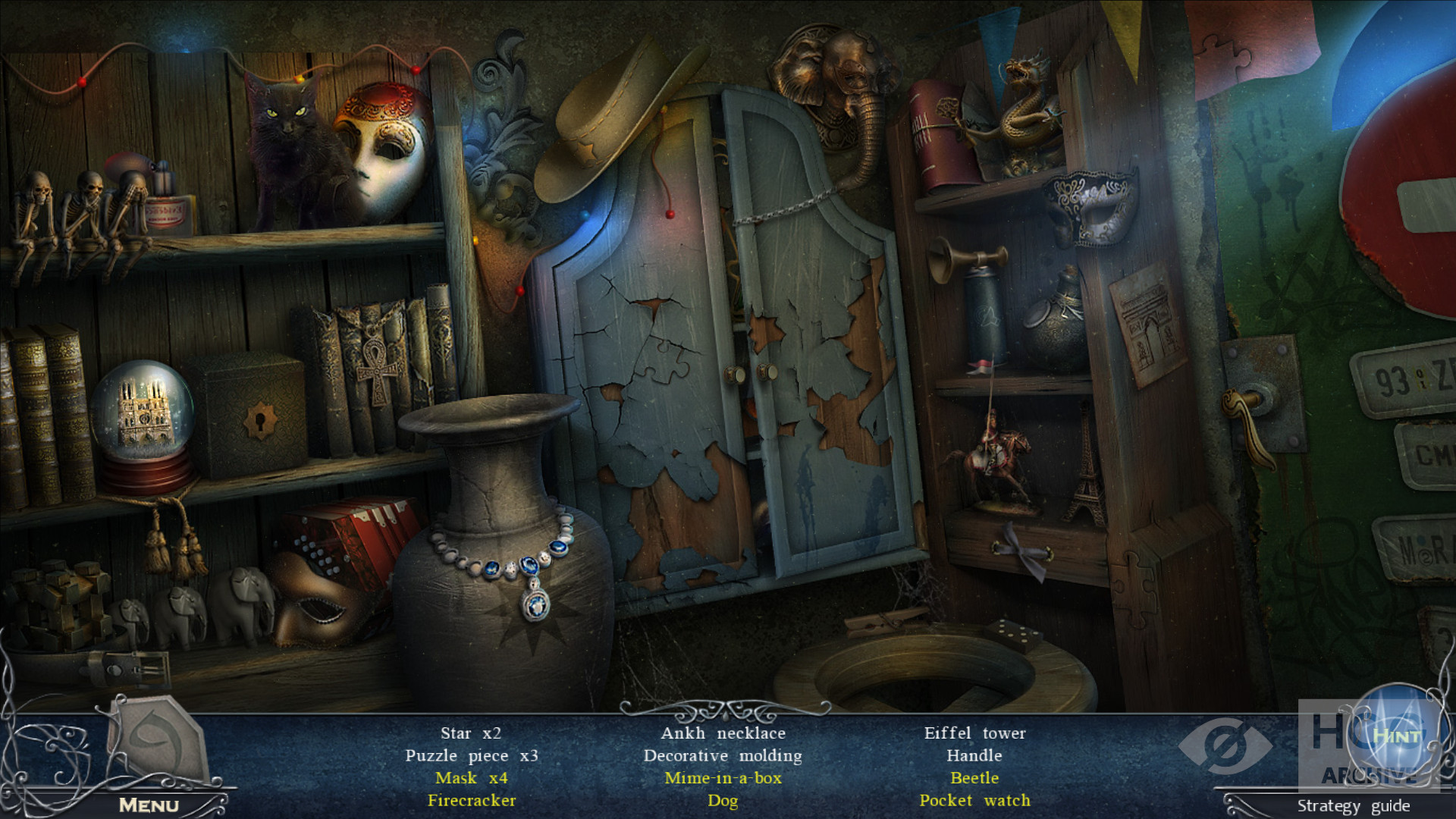Open the Menu
The height and width of the screenshot is (819, 1456).
click(x=149, y=805)
